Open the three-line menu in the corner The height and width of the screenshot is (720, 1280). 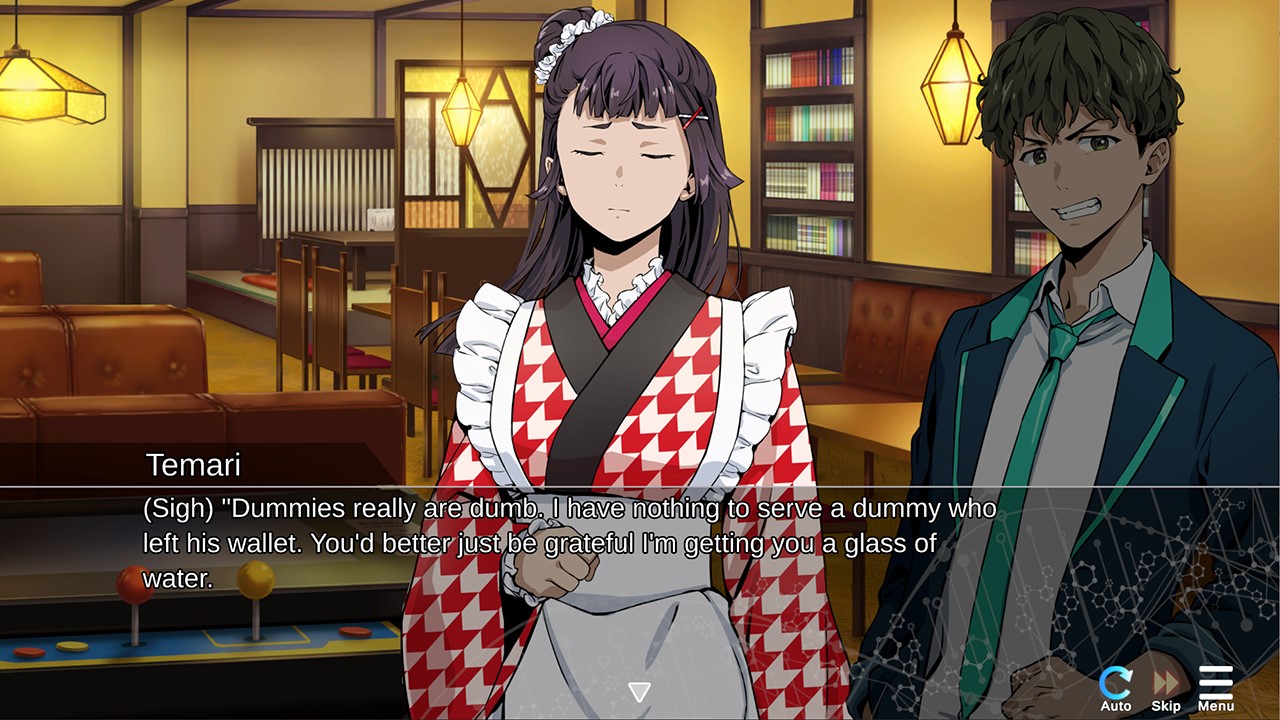pyautogui.click(x=1215, y=680)
